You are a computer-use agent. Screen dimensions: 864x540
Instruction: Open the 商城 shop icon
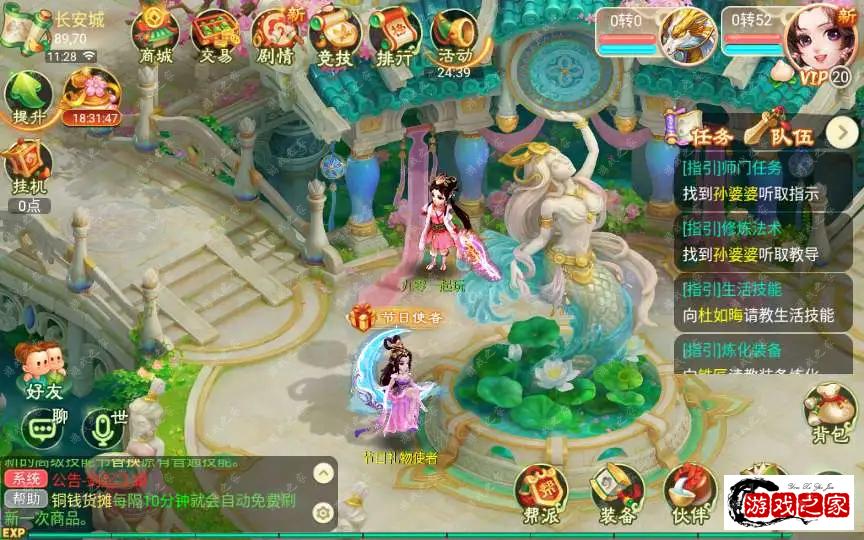point(156,35)
